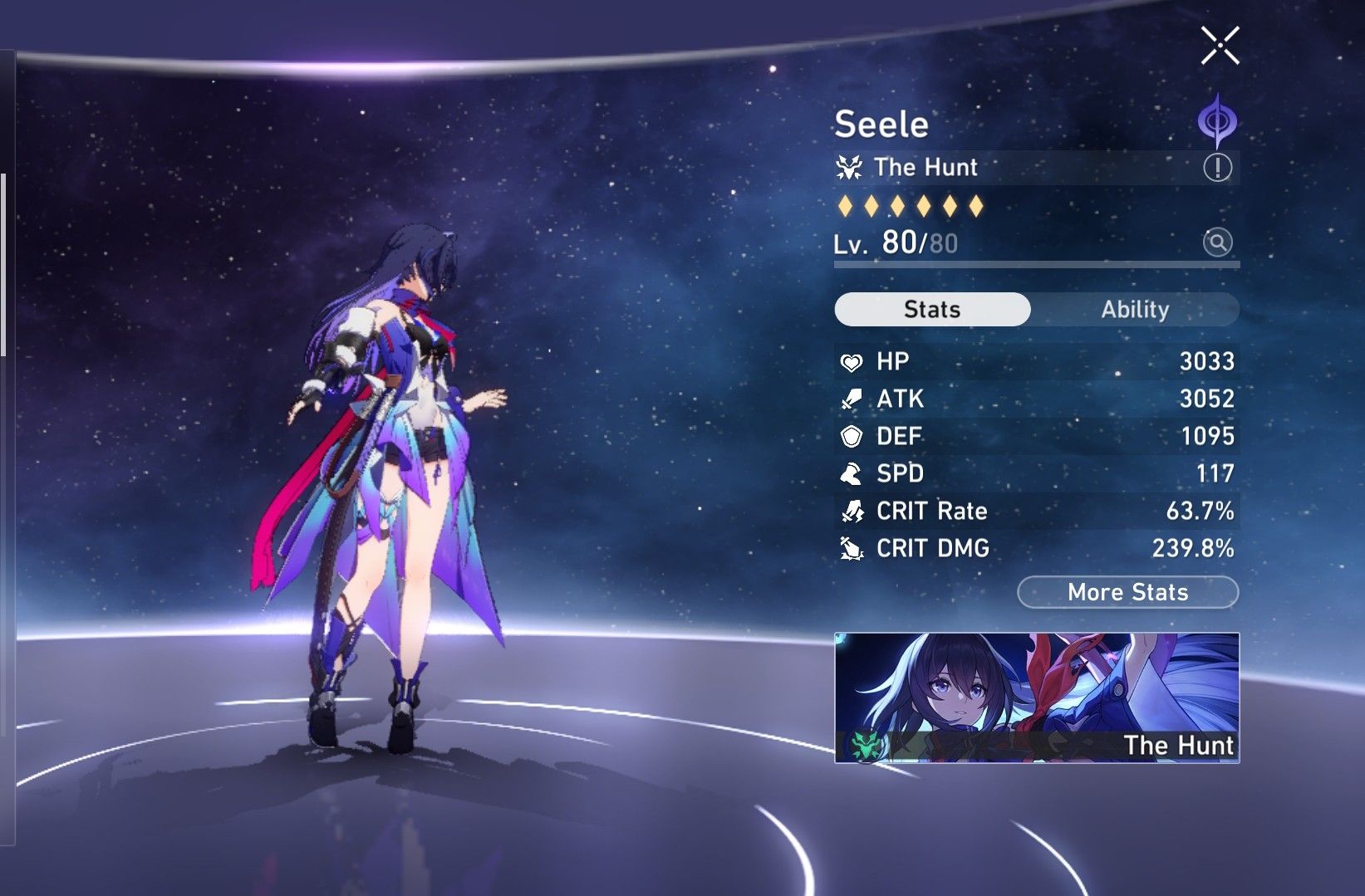Viewport: 1365px width, 896px height.
Task: Toggle to the Stats view
Action: 930,309
